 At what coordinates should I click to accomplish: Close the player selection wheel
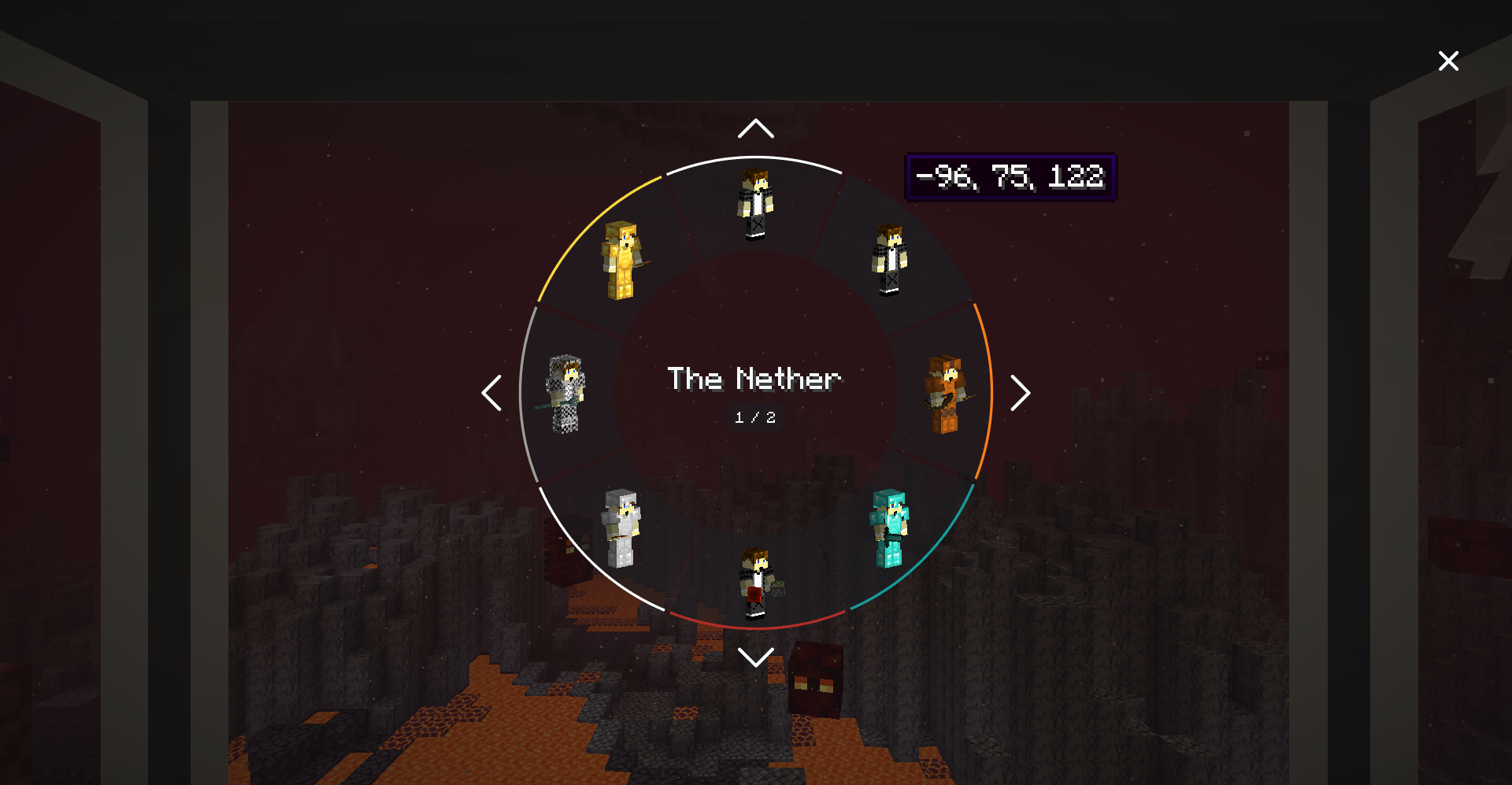tap(1448, 61)
